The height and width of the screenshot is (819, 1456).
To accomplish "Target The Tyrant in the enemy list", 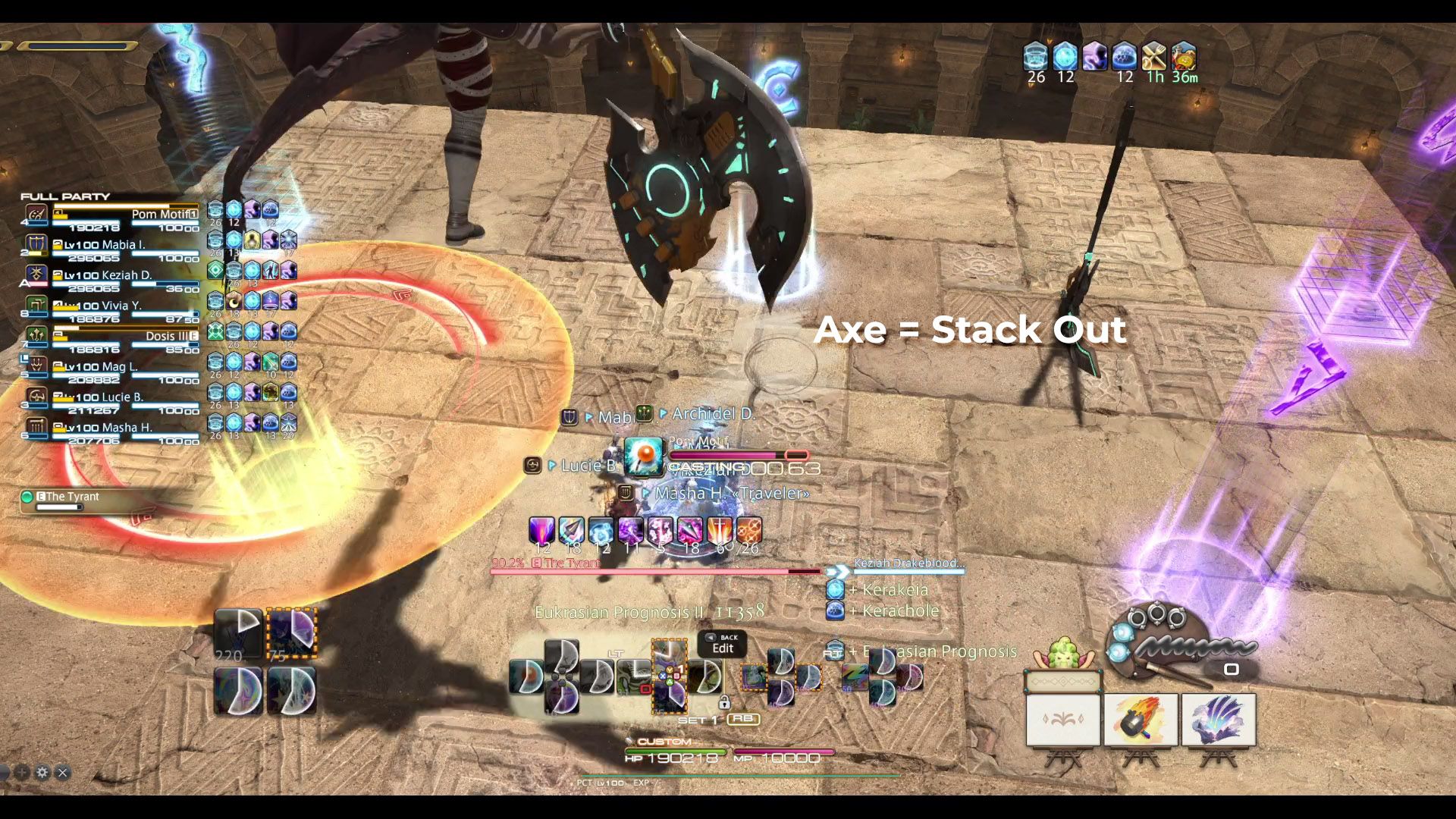I will 72,497.
